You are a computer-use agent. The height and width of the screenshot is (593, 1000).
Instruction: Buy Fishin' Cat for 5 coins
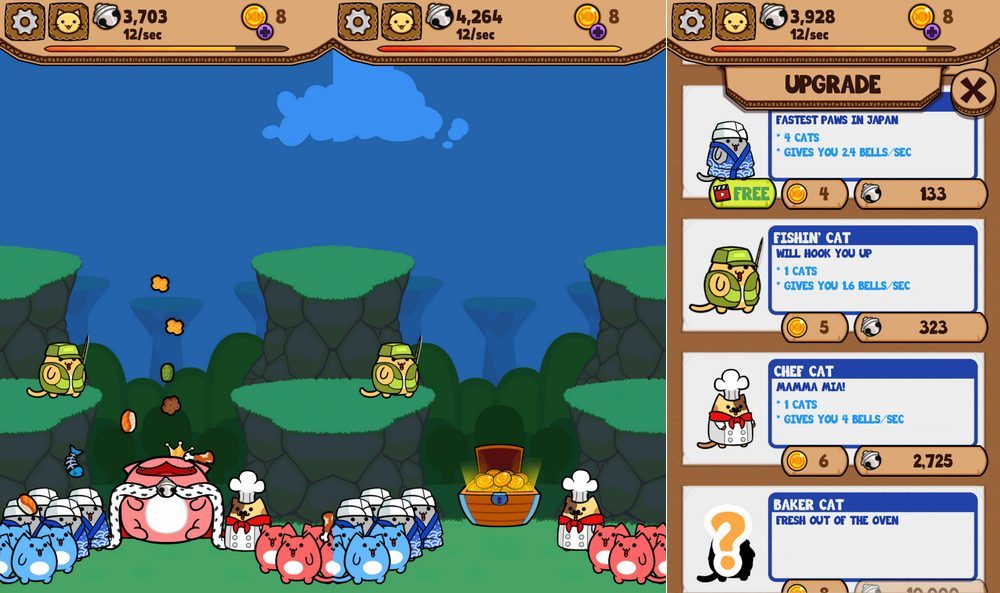[813, 327]
